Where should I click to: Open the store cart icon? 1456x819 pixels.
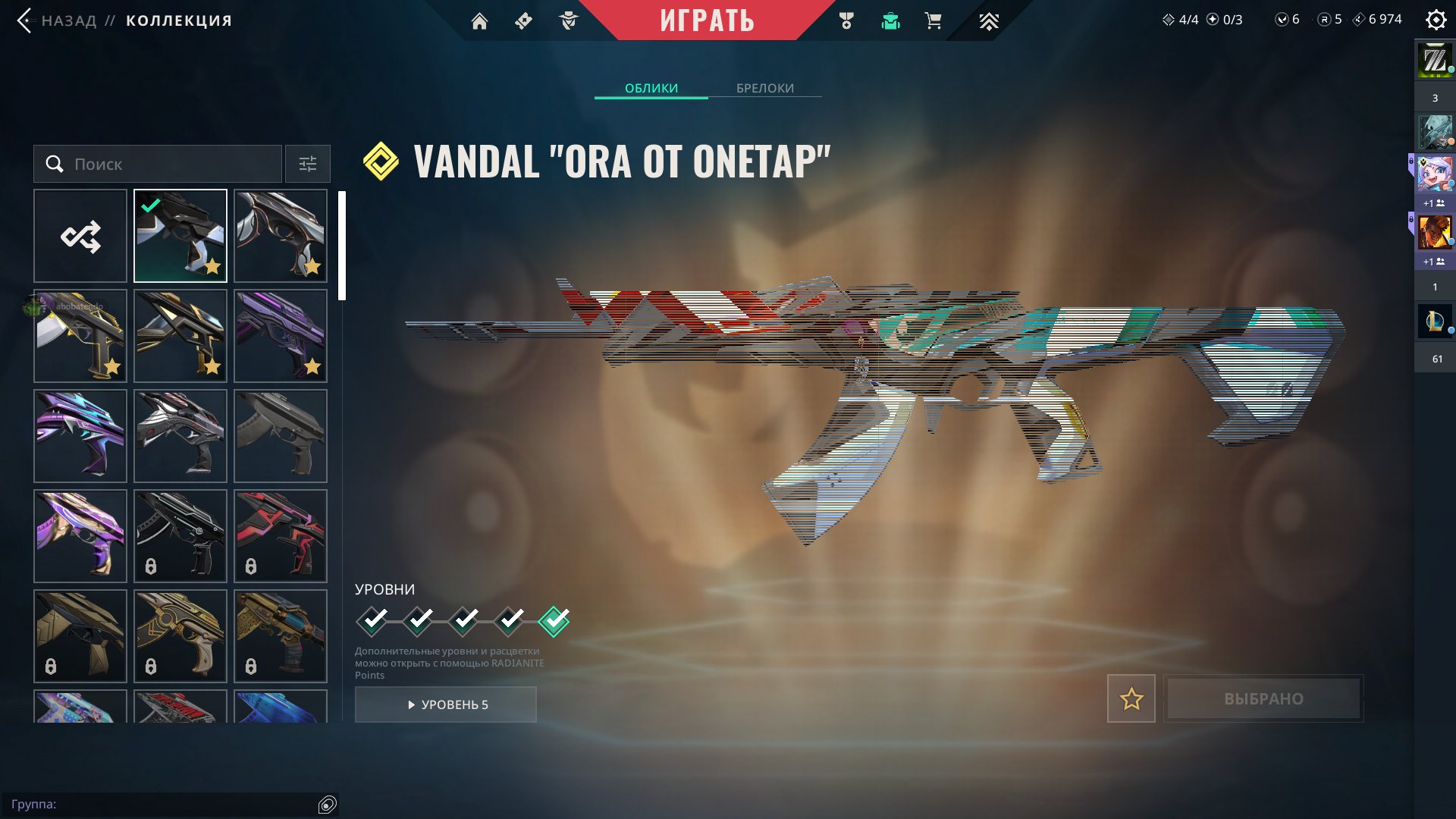click(x=933, y=21)
